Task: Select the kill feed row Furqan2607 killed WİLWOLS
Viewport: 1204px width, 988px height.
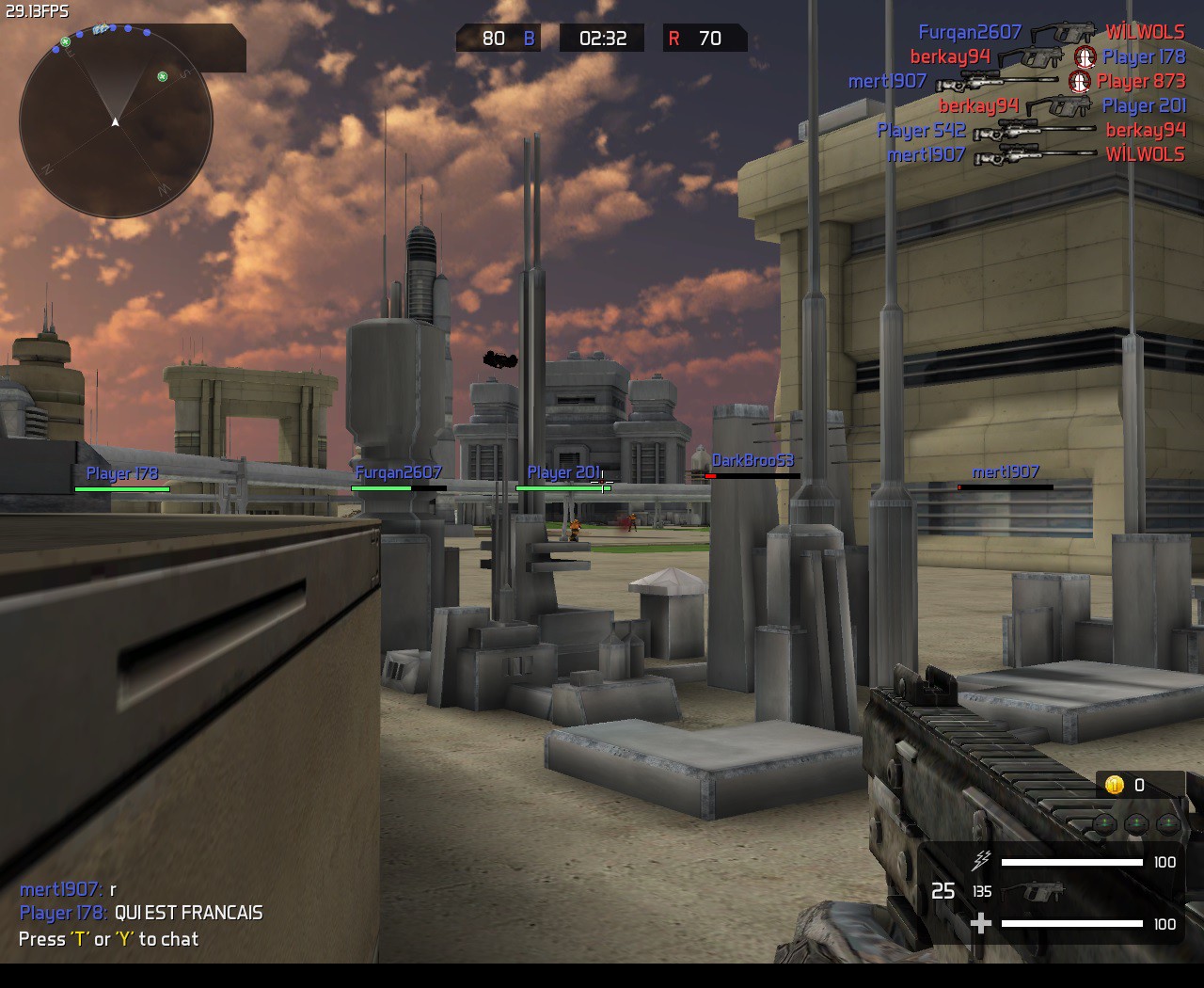Action: point(1051,33)
